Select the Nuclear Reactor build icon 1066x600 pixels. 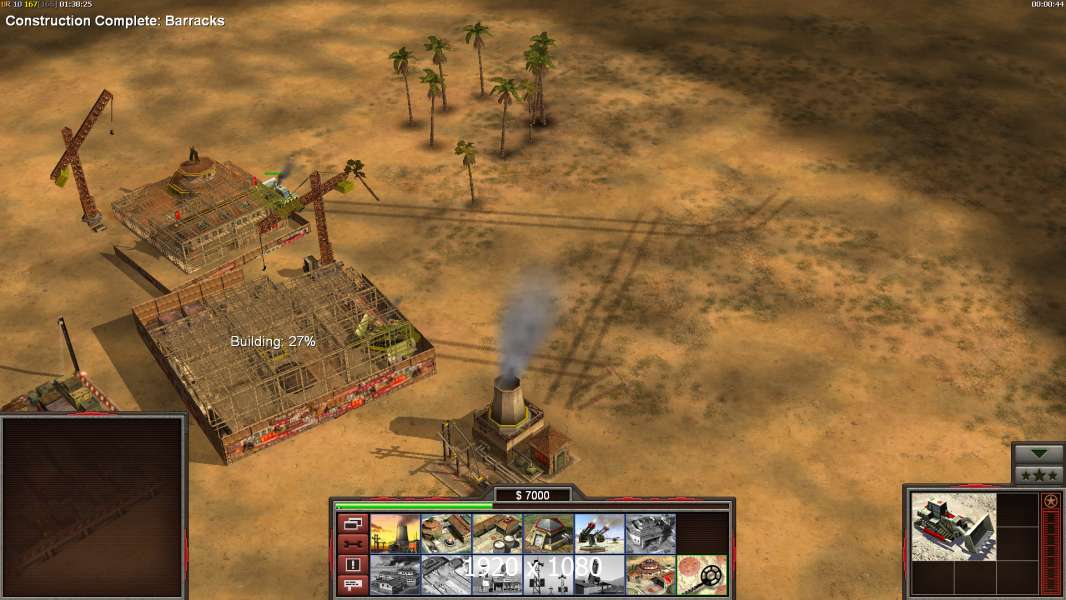[395, 533]
